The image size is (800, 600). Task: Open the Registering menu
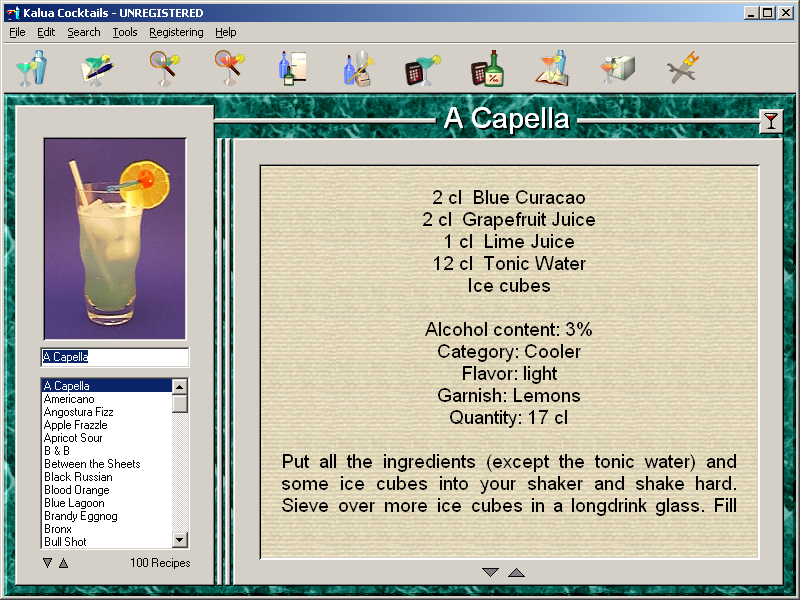176,32
